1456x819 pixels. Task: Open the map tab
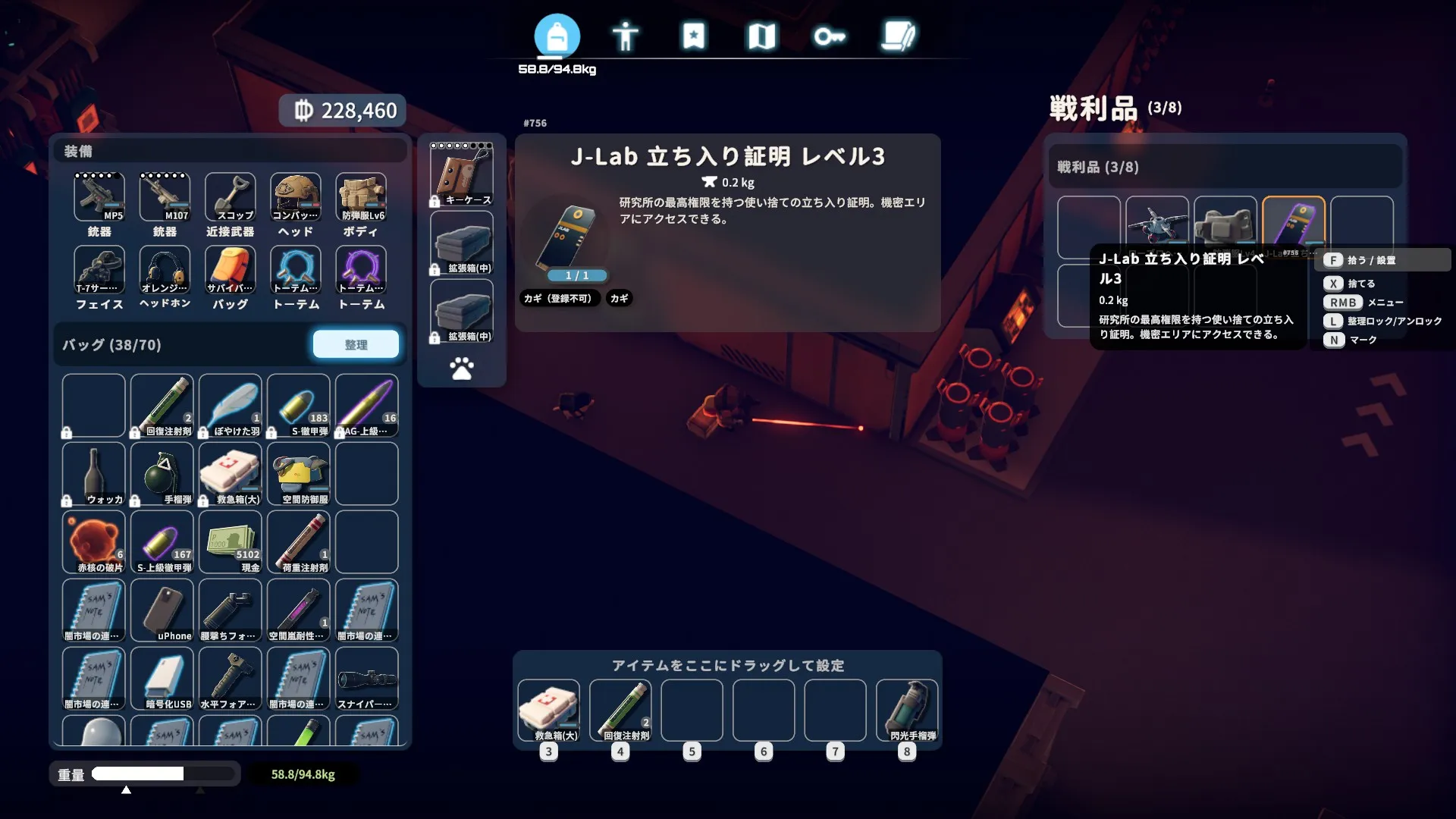[761, 36]
